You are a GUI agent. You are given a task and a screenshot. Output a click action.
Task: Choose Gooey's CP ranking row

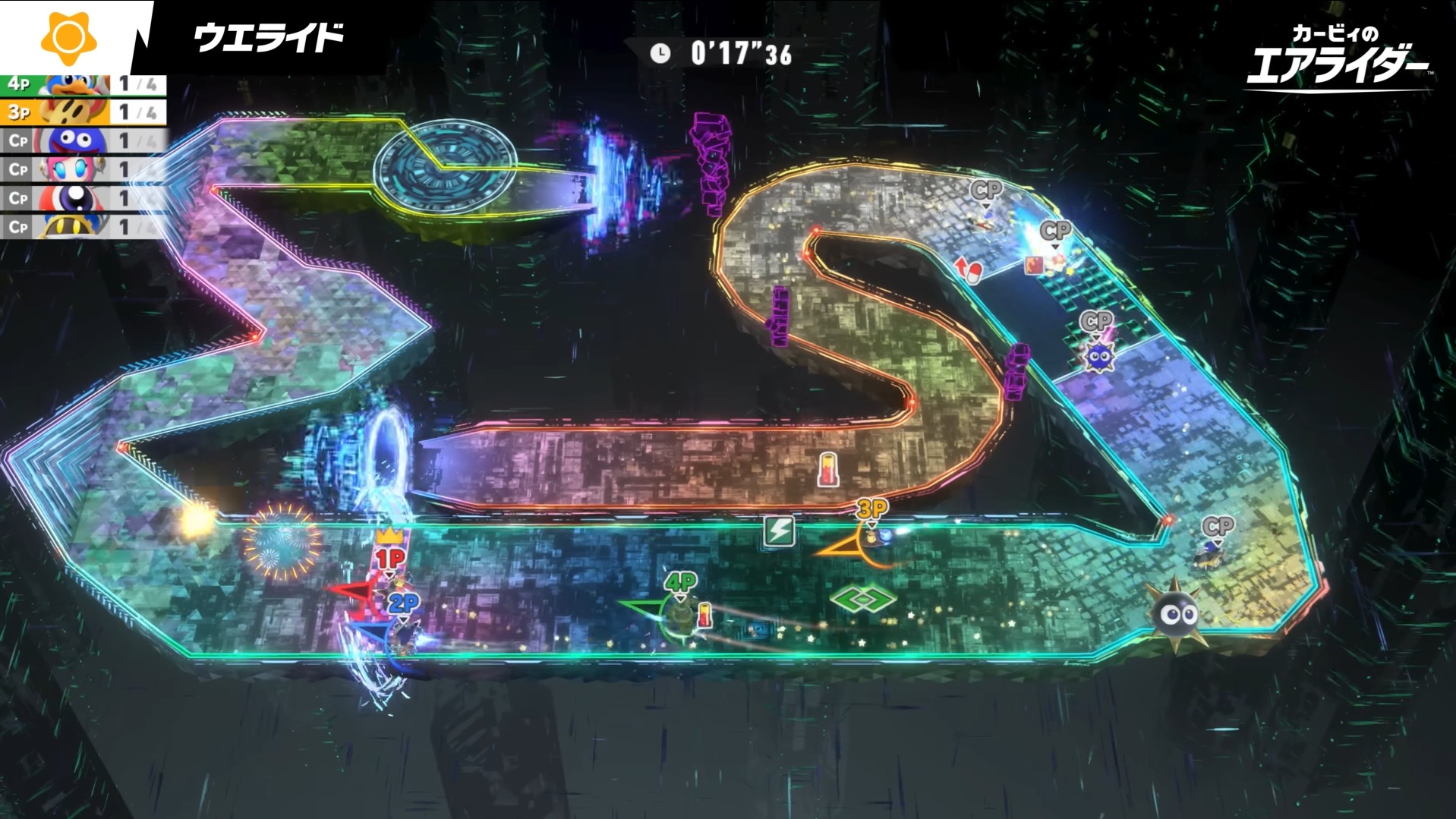(82, 141)
